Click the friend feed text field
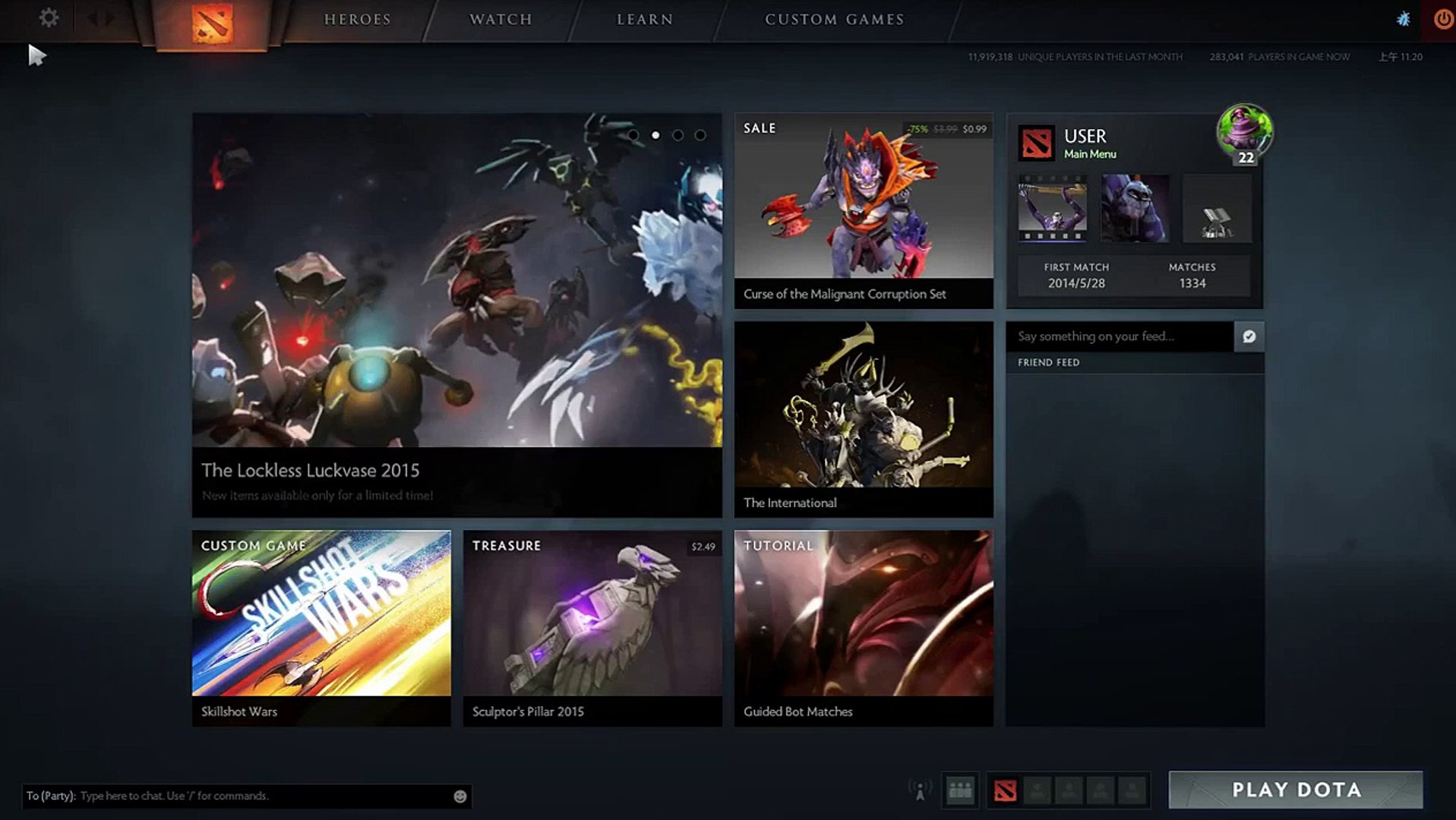The height and width of the screenshot is (820, 1456). pyautogui.click(x=1119, y=336)
